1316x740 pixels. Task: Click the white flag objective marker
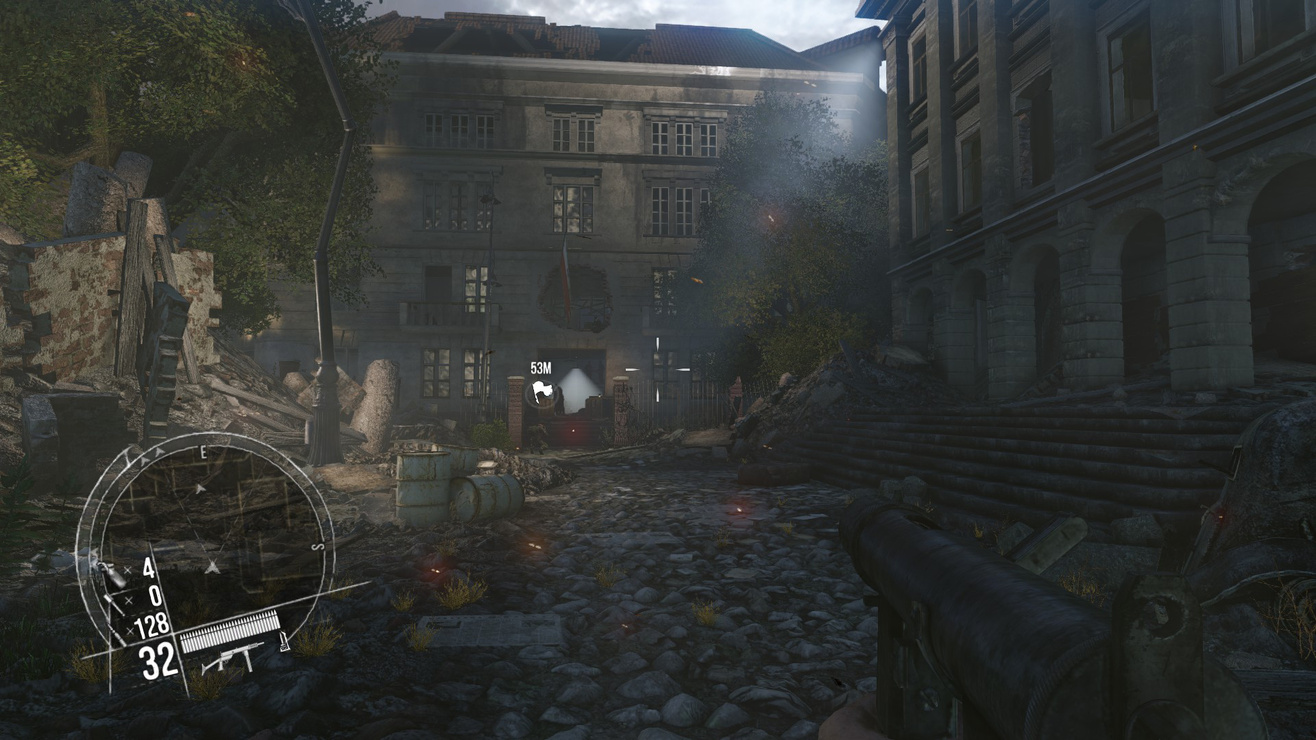(x=541, y=393)
